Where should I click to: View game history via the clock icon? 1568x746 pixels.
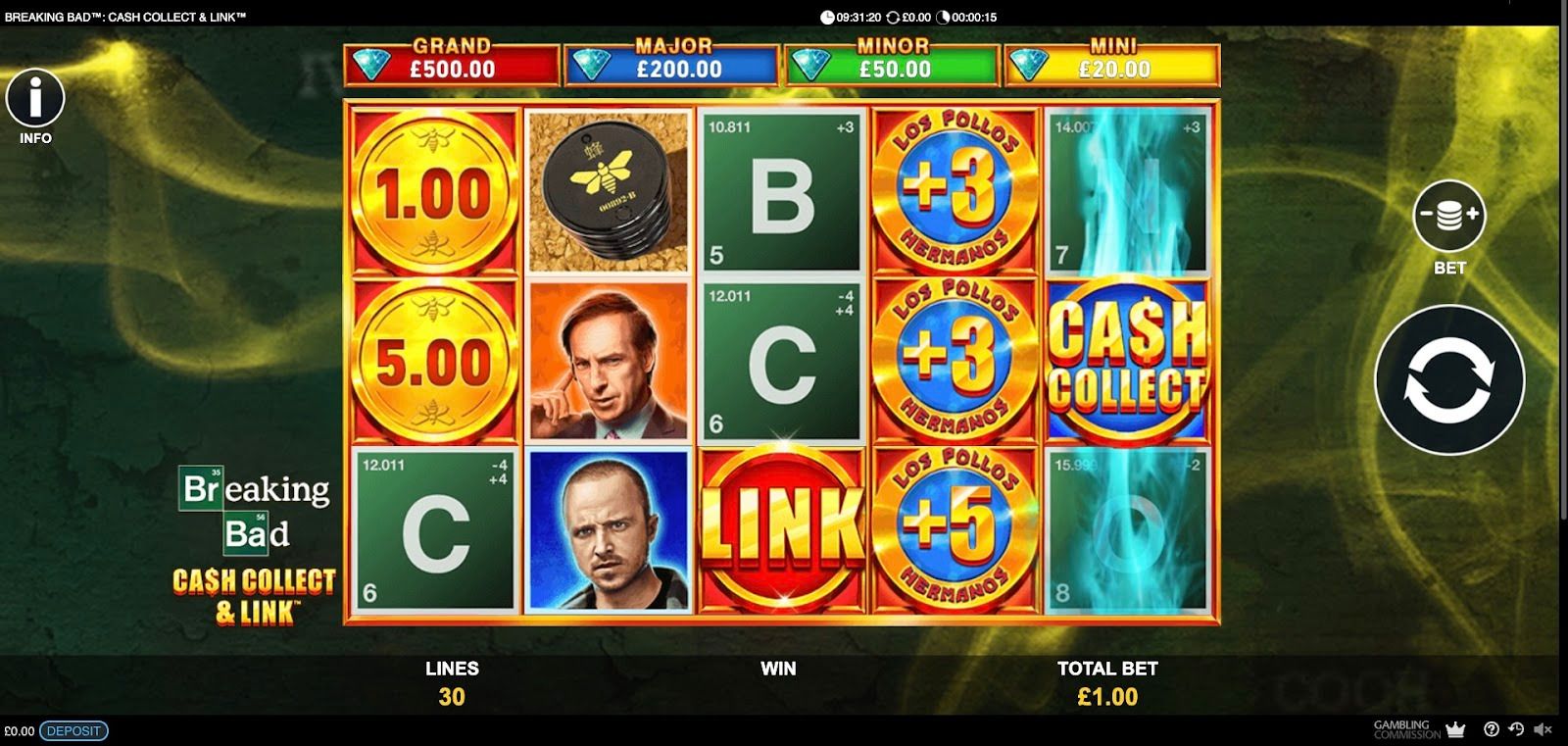click(x=1516, y=729)
